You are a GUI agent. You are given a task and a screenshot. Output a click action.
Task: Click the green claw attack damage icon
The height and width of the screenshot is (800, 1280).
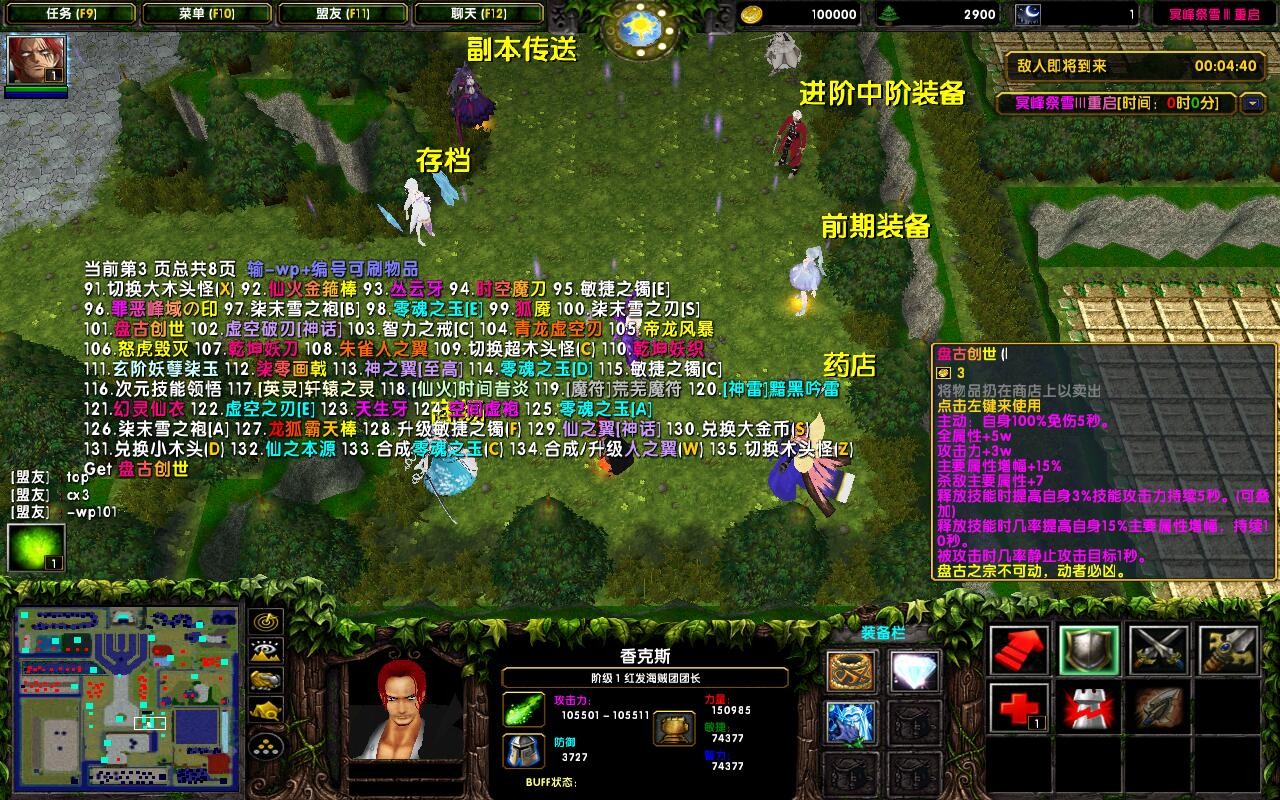524,710
